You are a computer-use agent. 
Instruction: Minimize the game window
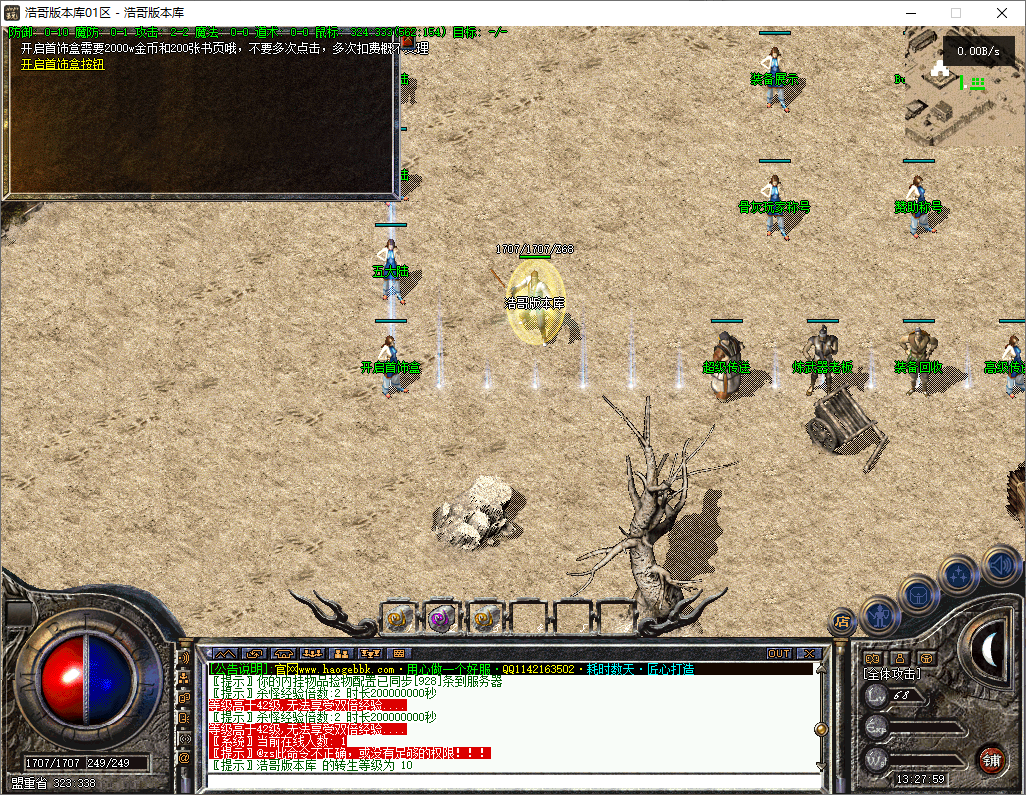pos(910,13)
